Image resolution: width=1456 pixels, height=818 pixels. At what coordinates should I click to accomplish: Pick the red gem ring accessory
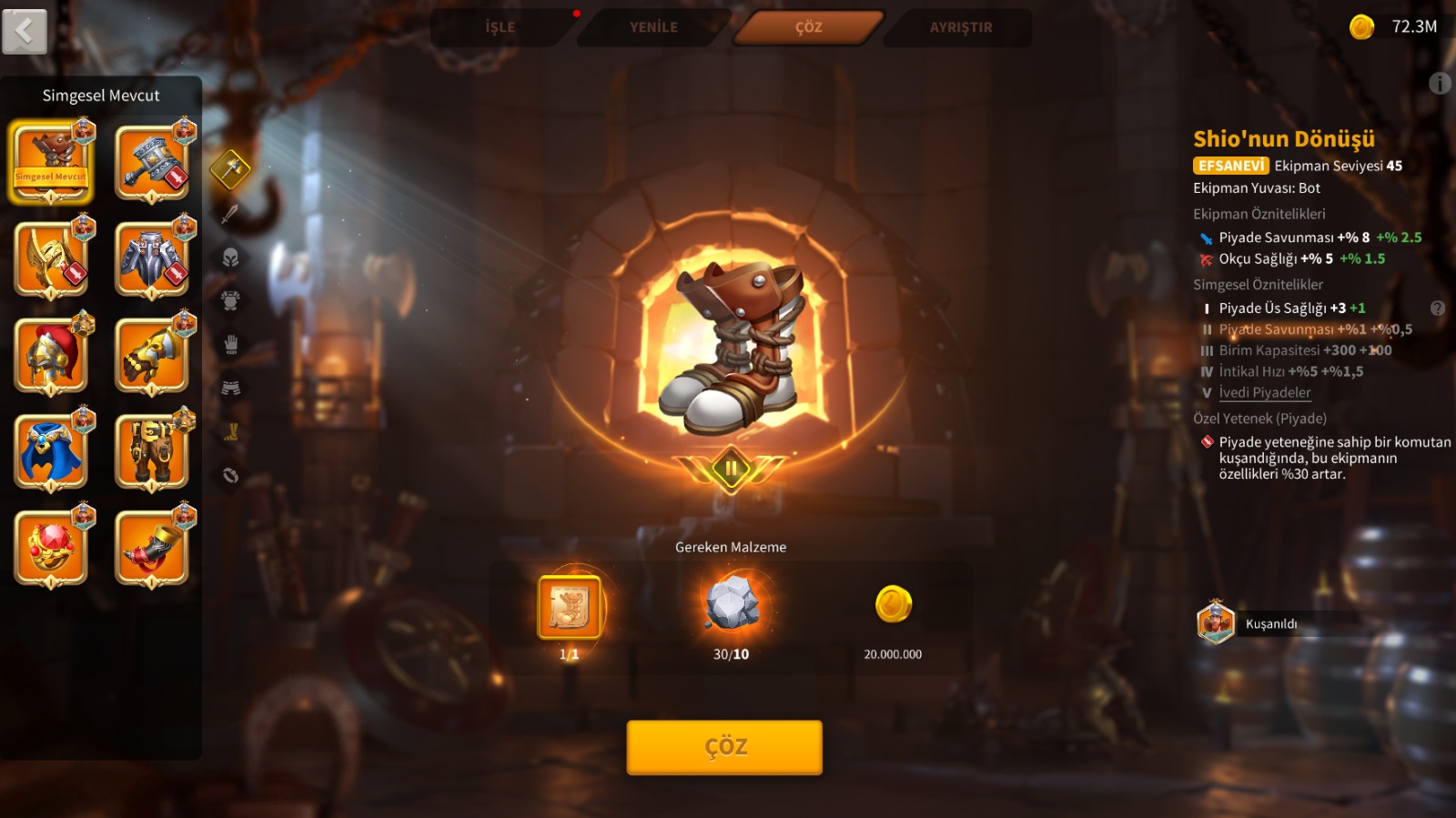click(x=51, y=548)
